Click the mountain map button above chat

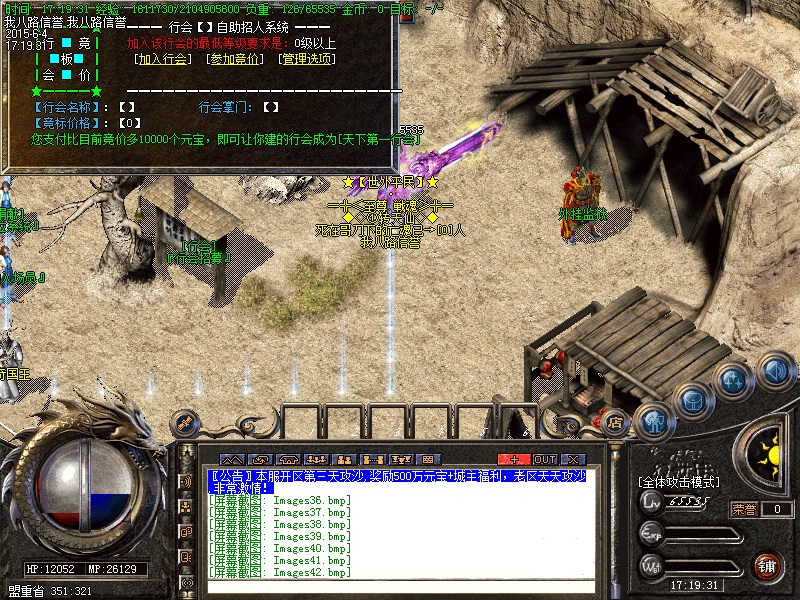click(x=232, y=459)
